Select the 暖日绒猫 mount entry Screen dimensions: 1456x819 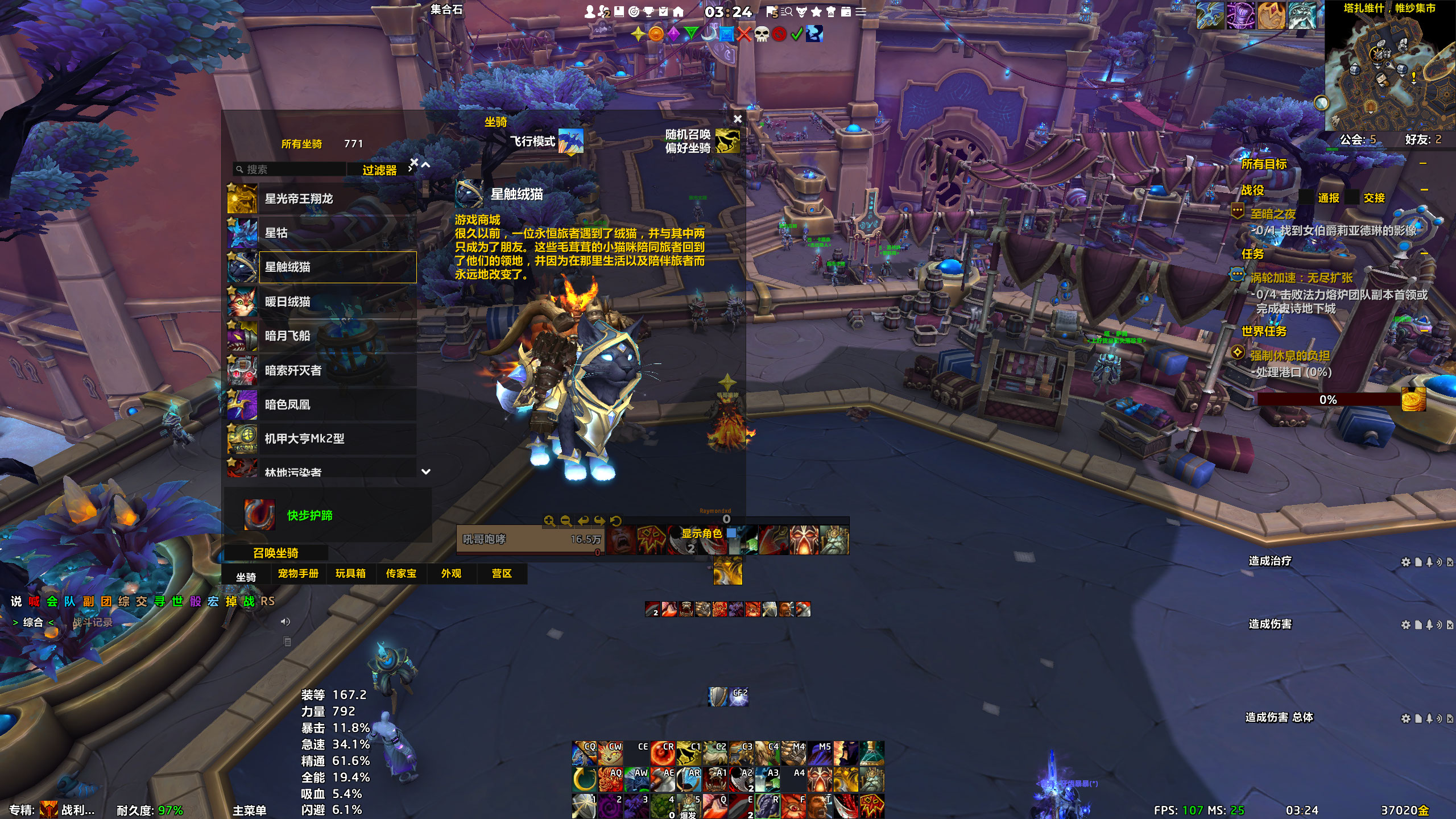pos(322,302)
